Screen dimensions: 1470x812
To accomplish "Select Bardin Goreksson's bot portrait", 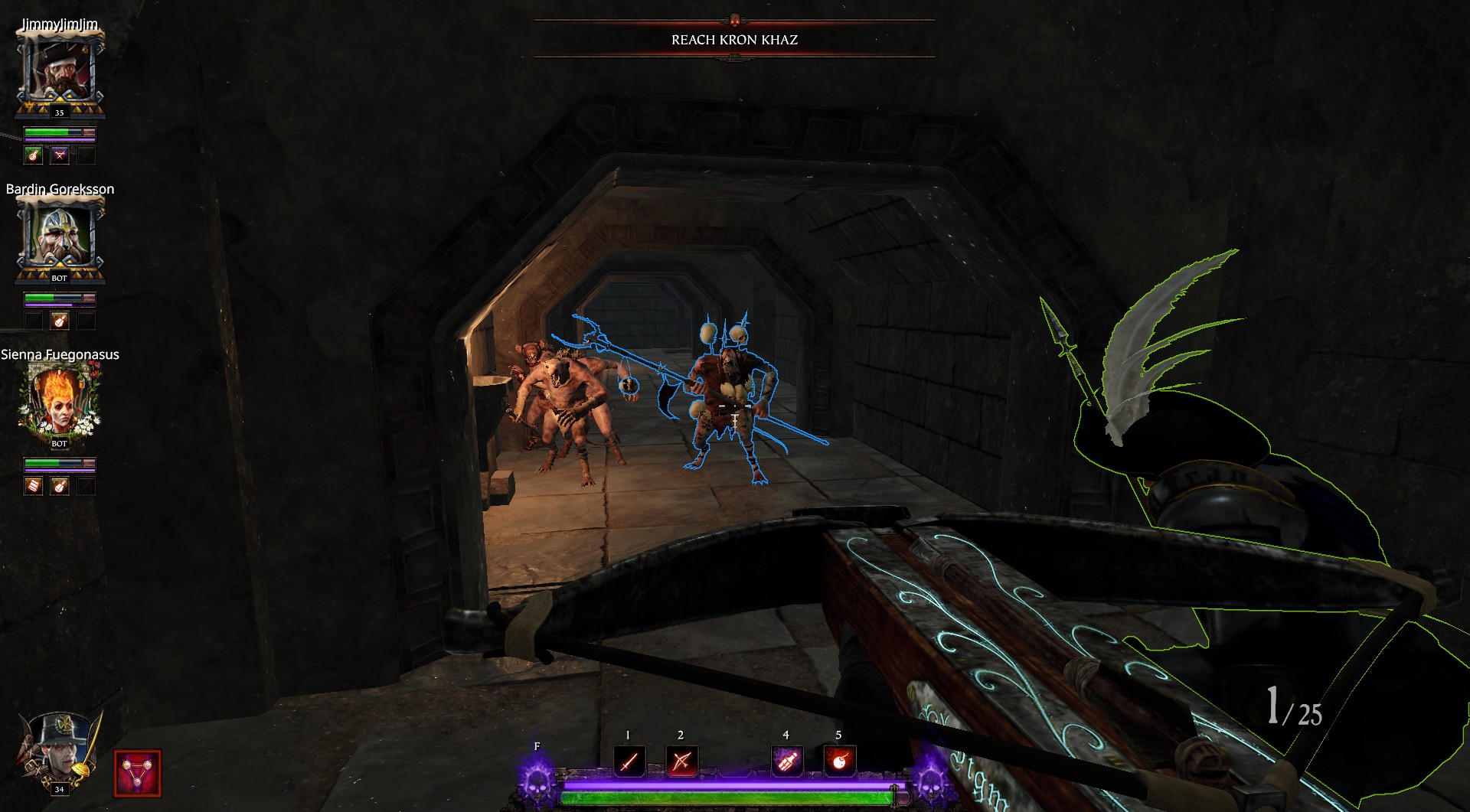I will point(60,239).
